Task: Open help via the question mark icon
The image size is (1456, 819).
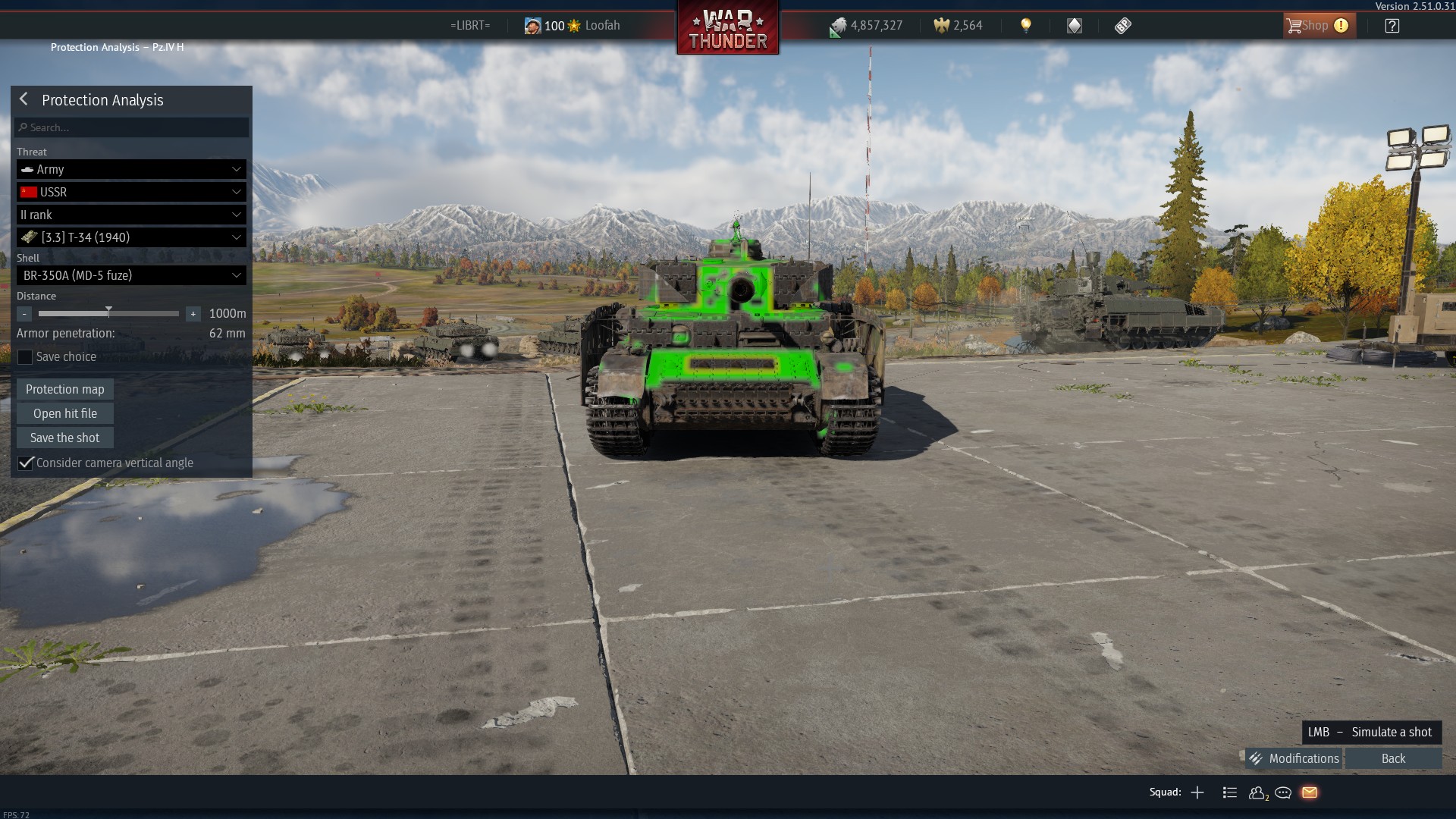Action: coord(1392,26)
